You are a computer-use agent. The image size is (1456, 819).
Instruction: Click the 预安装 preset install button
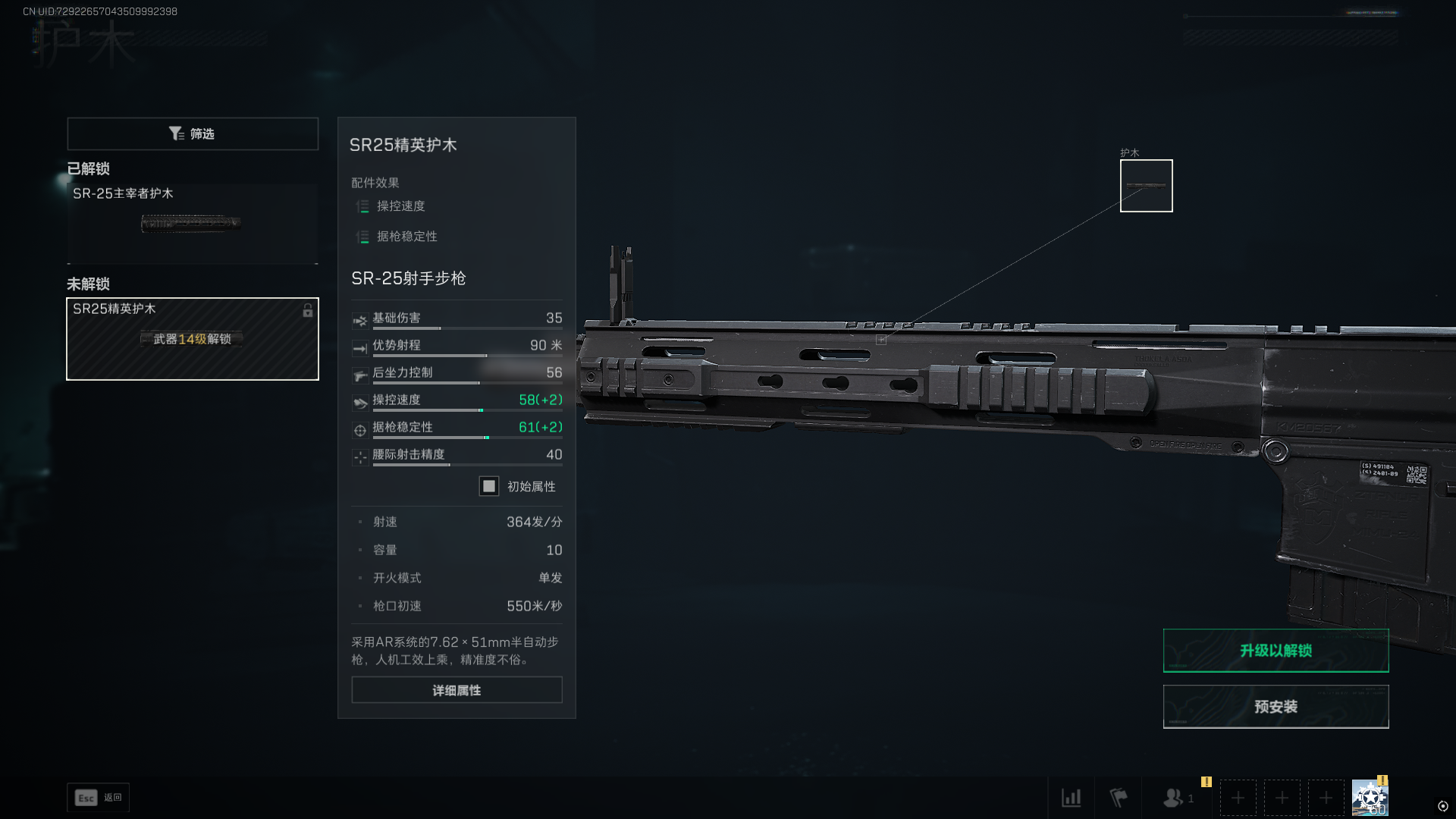(1276, 706)
